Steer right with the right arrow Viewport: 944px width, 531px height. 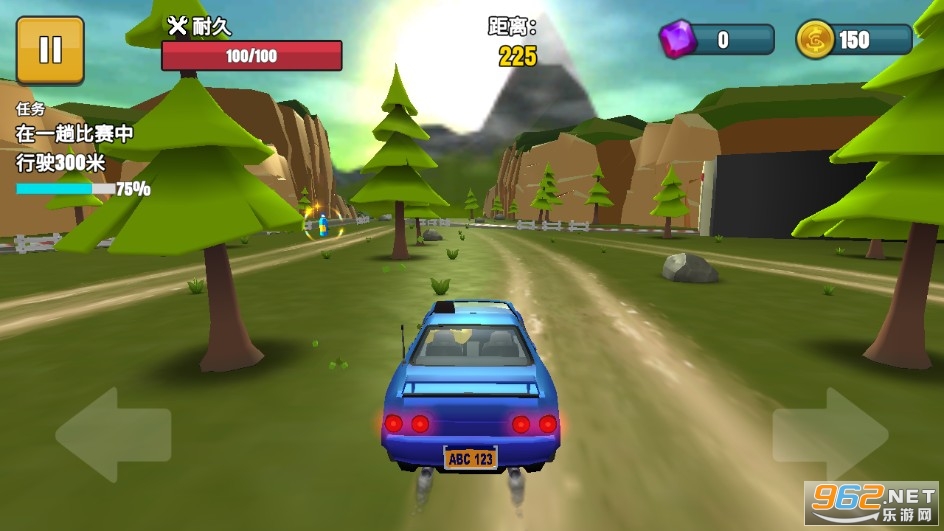830,435
